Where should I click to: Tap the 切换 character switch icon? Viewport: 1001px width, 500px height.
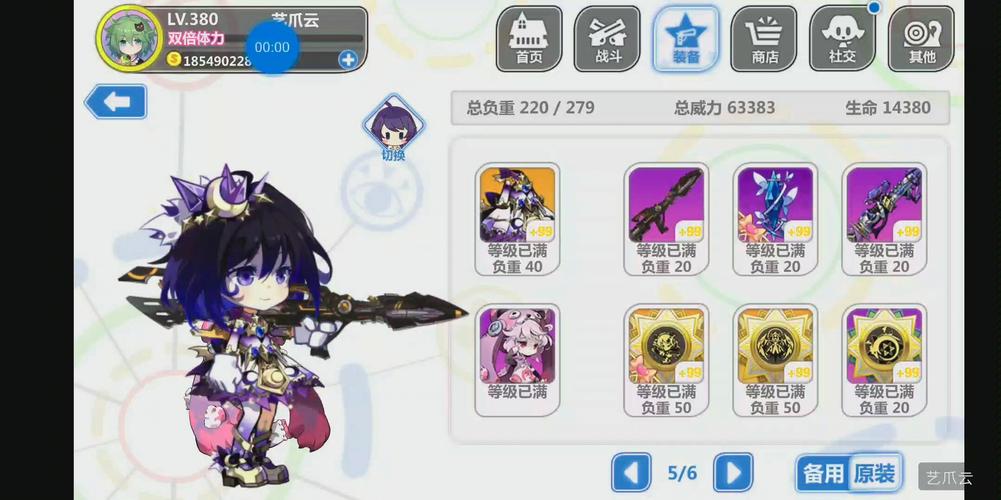click(x=393, y=128)
